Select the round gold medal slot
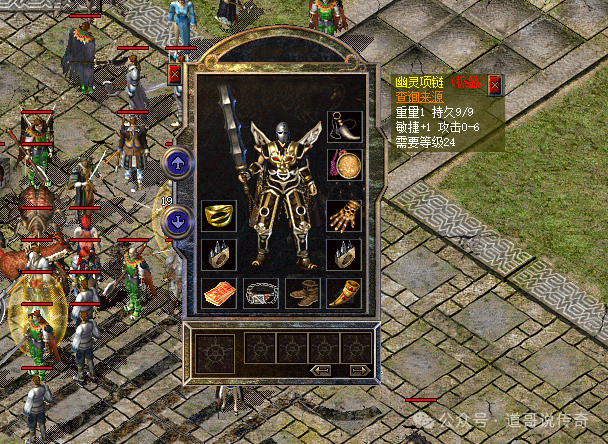The width and height of the screenshot is (608, 444). click(x=345, y=163)
